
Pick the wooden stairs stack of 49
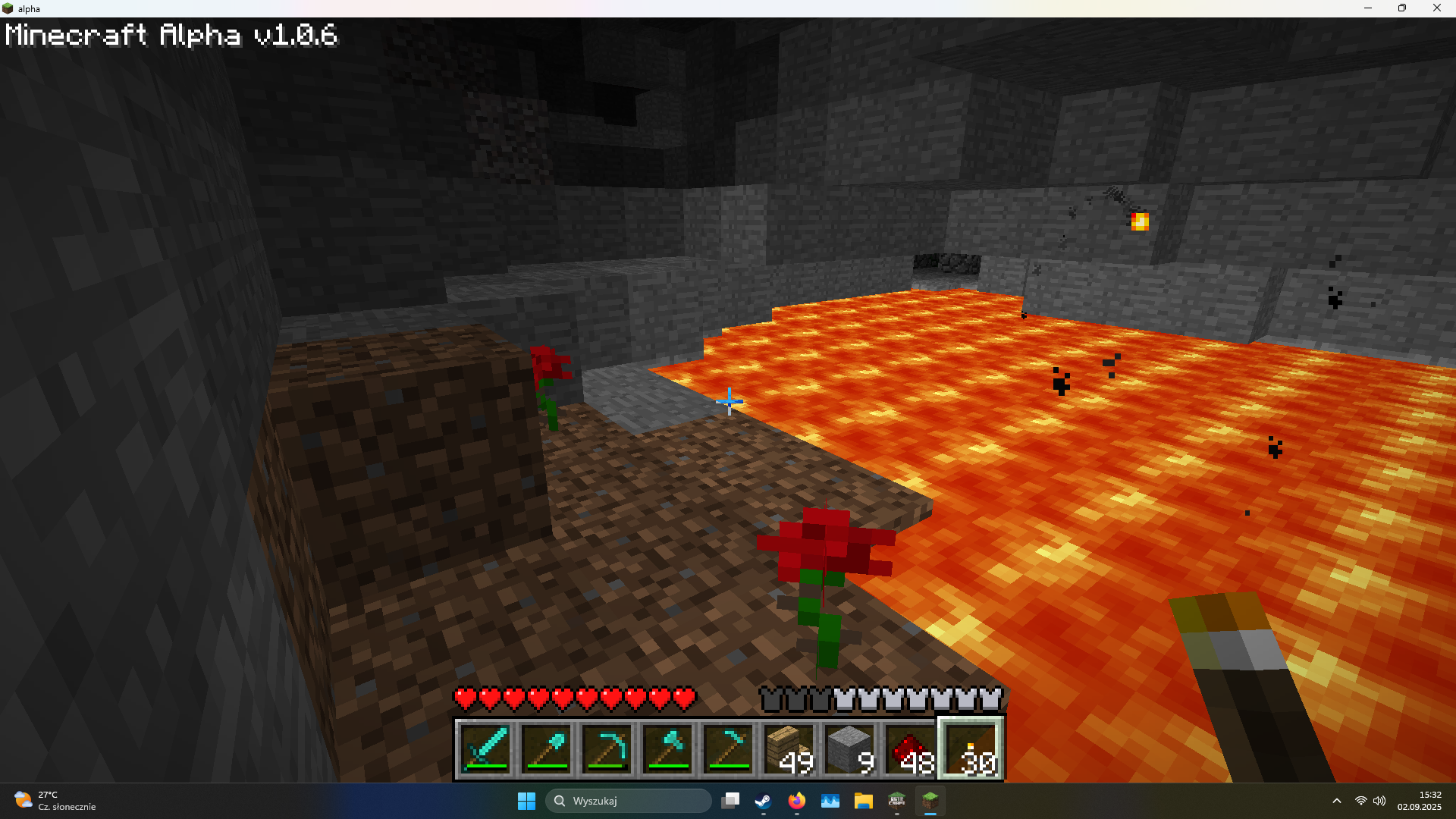tap(789, 748)
